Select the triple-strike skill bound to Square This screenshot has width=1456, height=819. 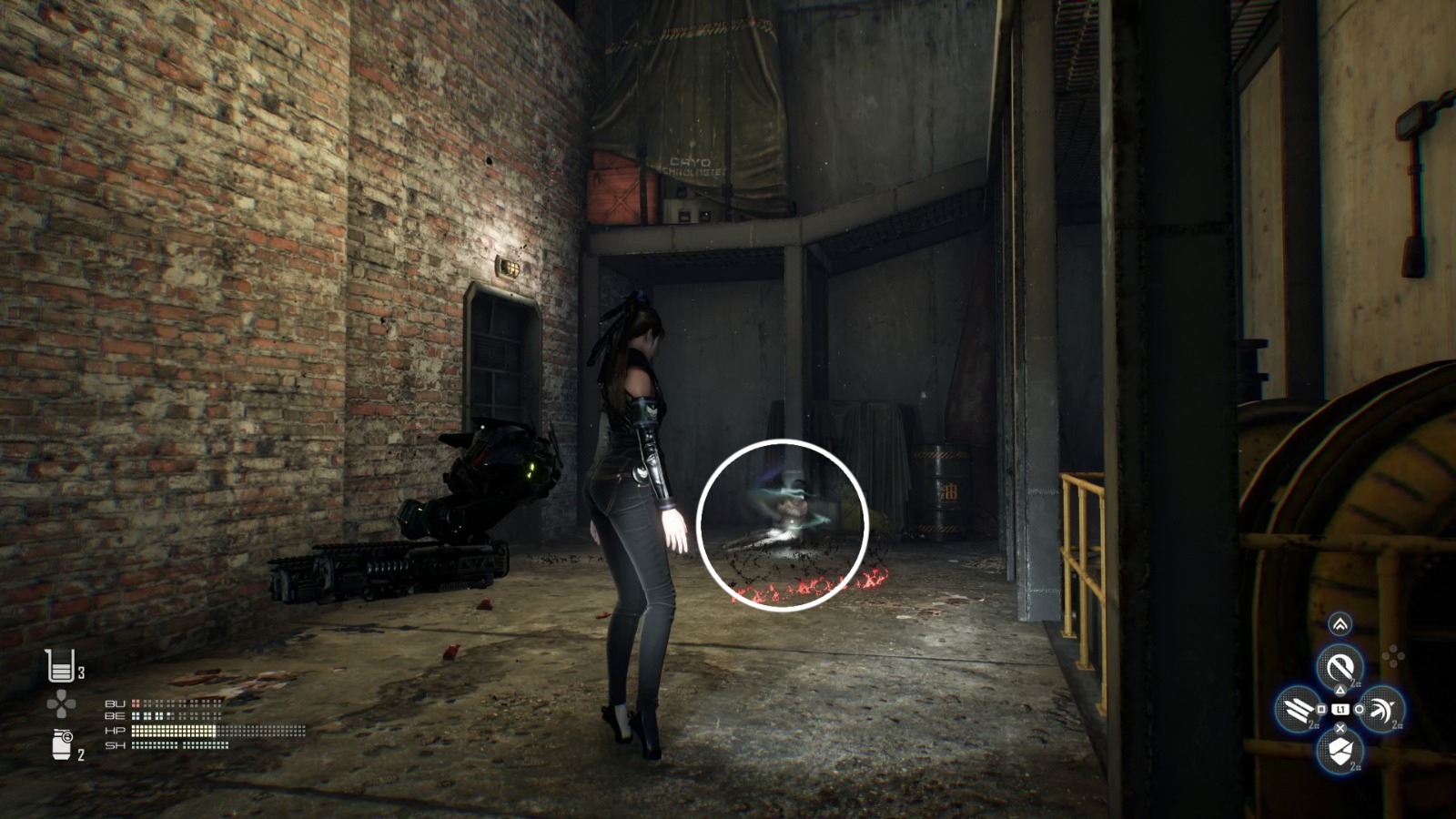tap(1299, 710)
